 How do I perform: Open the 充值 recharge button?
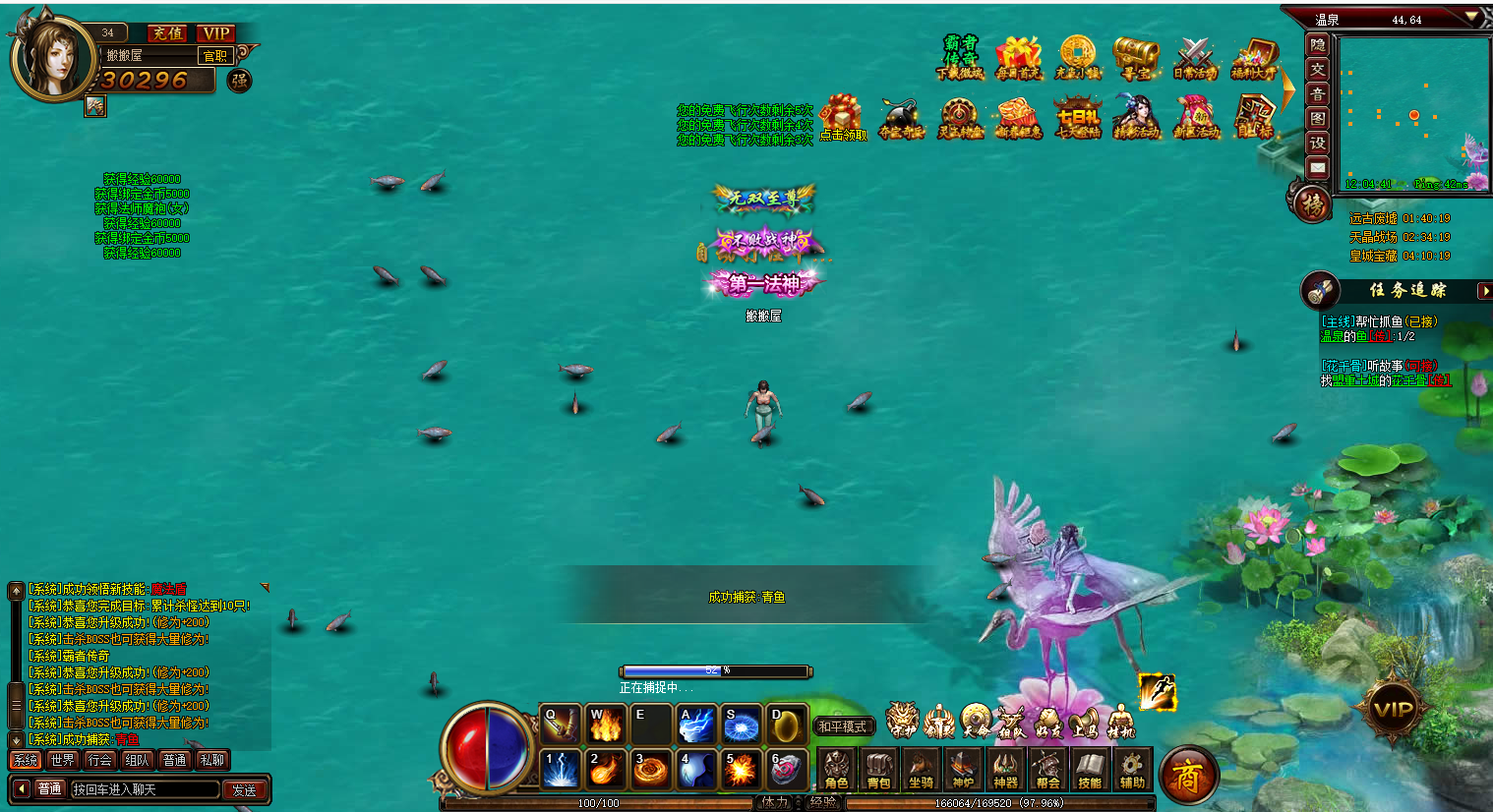pos(167,33)
